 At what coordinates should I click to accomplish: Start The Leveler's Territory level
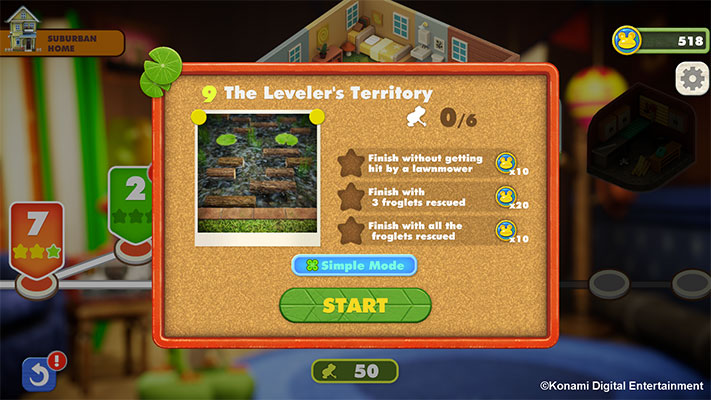(355, 305)
